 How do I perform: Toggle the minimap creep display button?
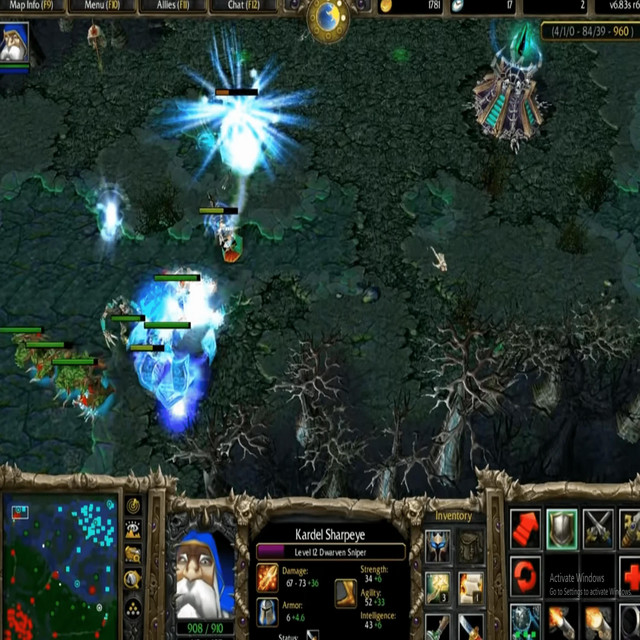coord(133,580)
